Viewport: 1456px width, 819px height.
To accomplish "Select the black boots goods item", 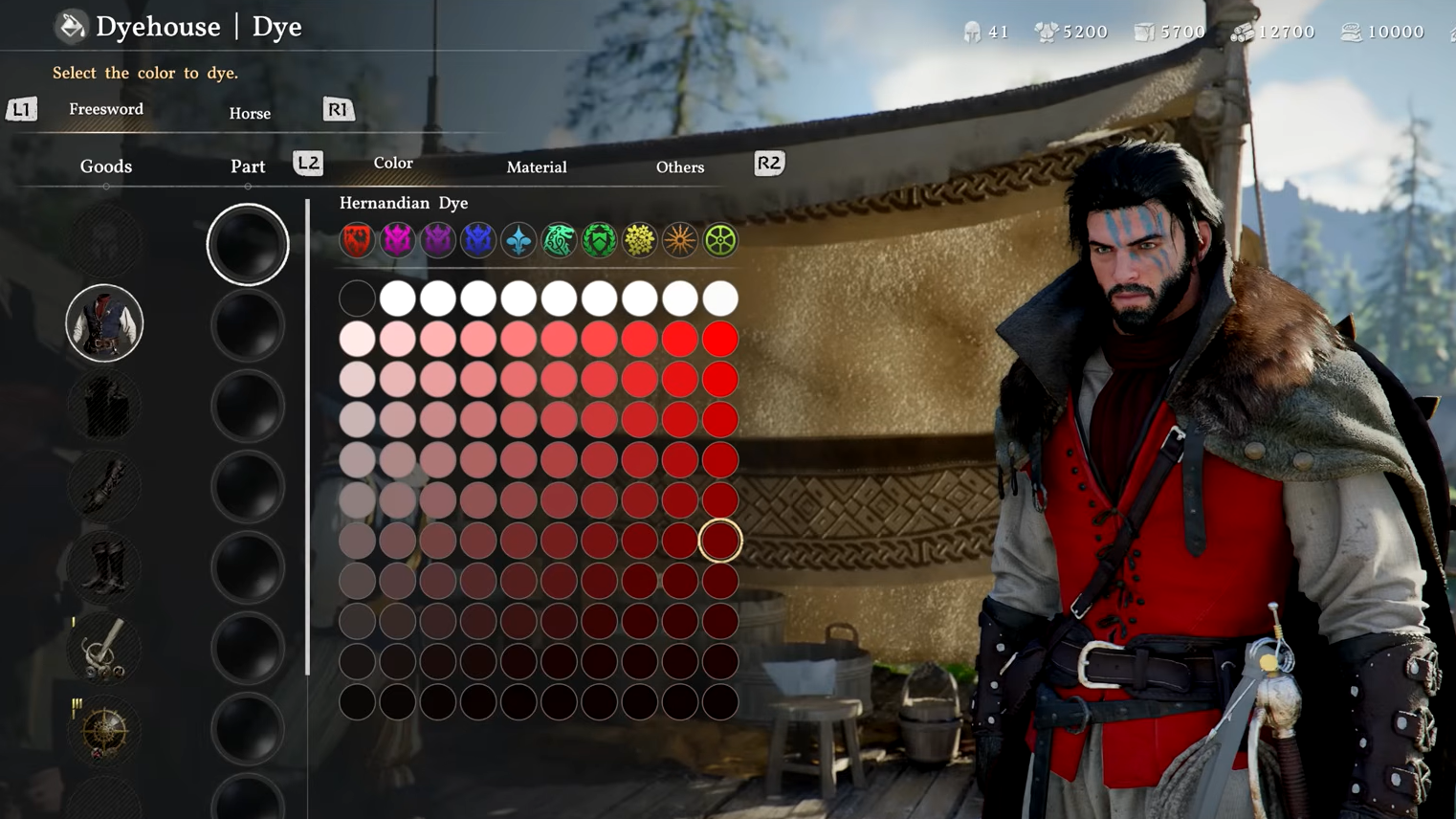I will (x=104, y=567).
